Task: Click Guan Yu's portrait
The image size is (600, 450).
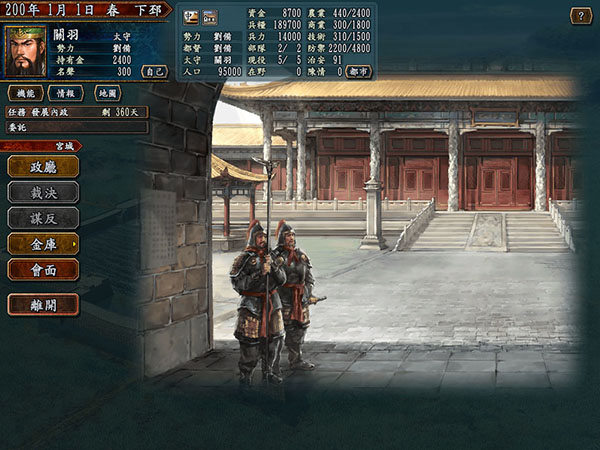Action: (x=26, y=51)
